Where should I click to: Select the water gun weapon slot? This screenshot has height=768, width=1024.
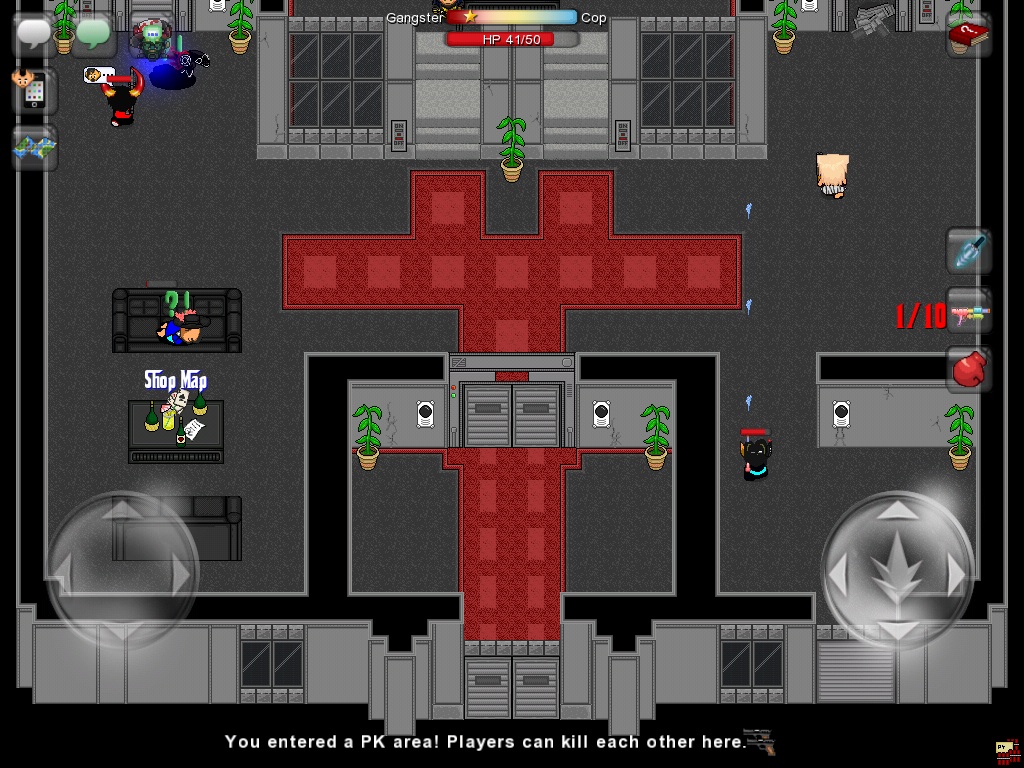click(x=969, y=313)
